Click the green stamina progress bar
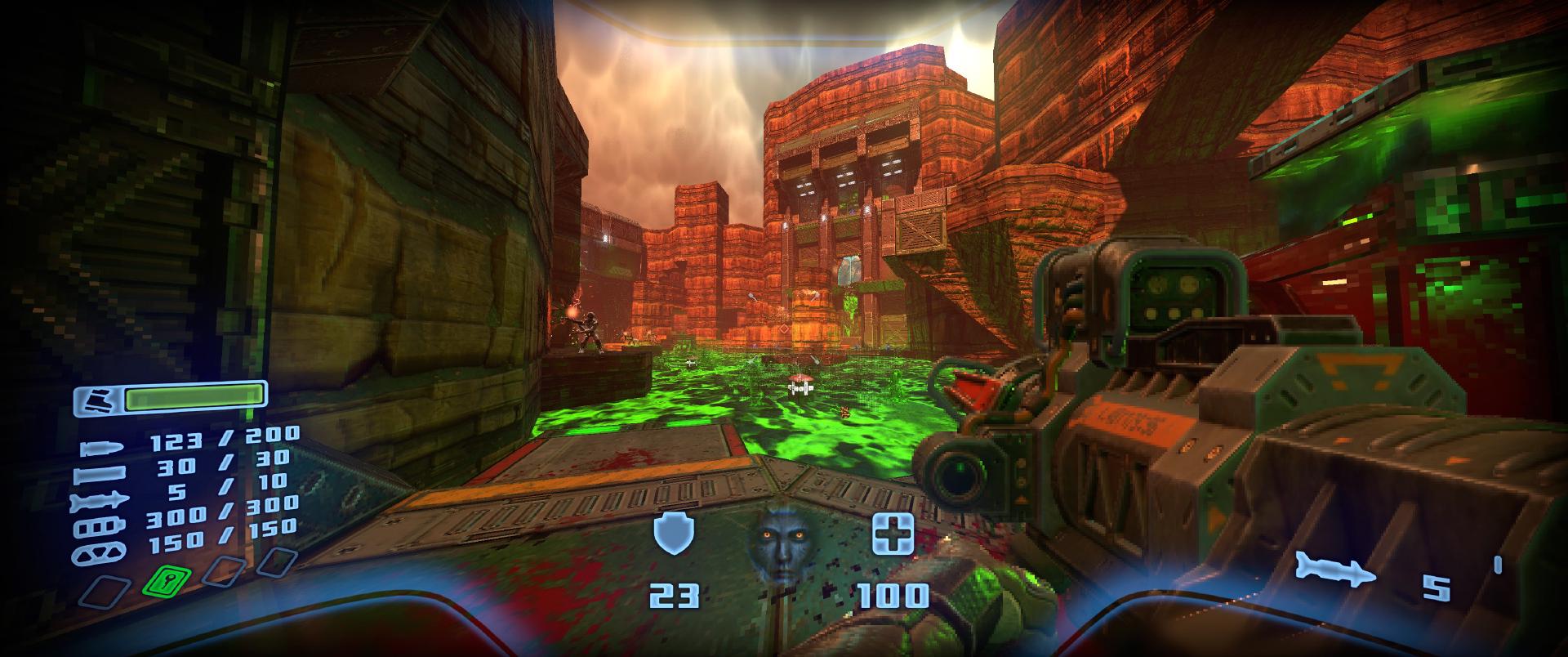The image size is (1568, 657). click(194, 397)
